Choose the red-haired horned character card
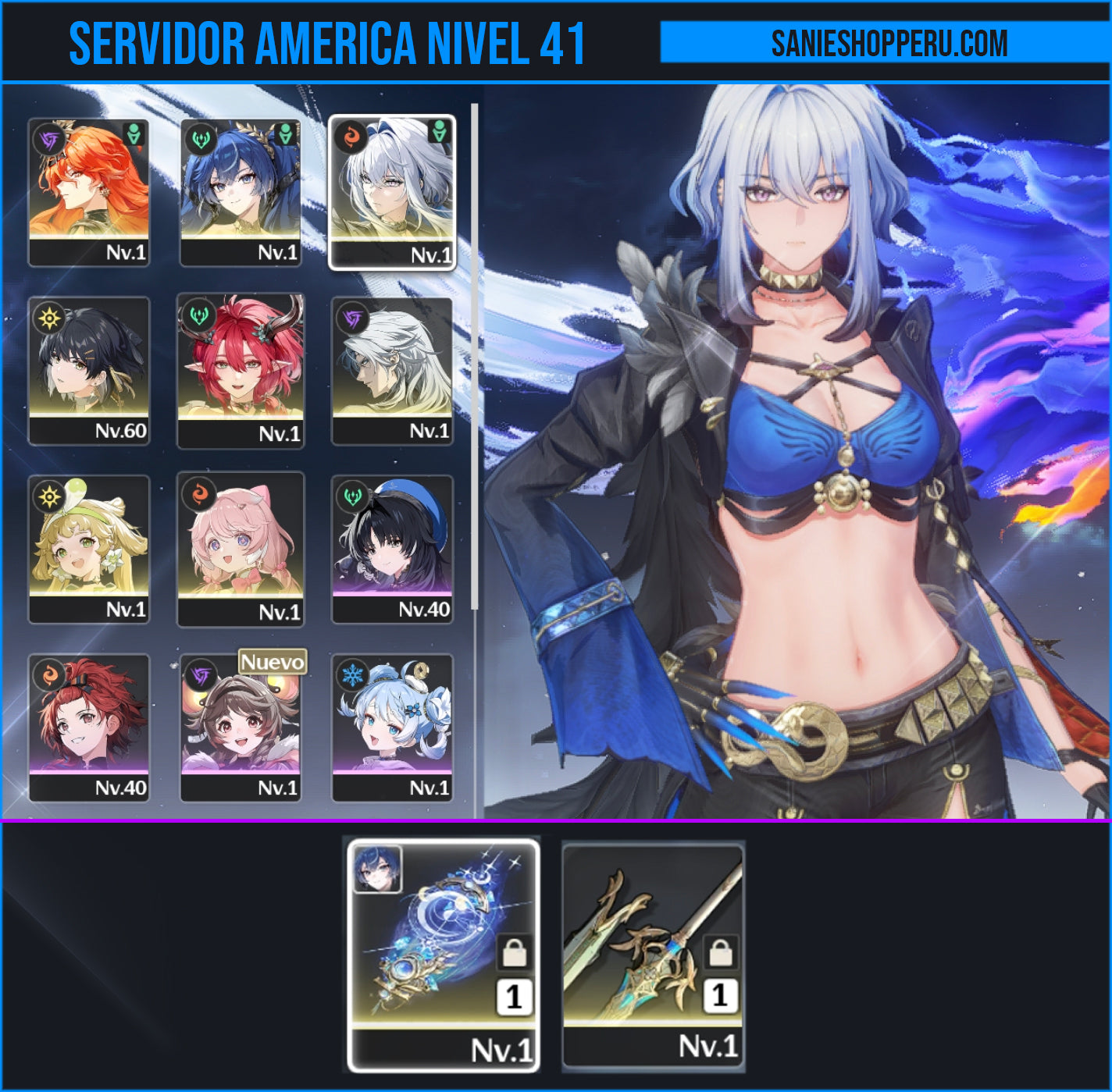 point(241,371)
